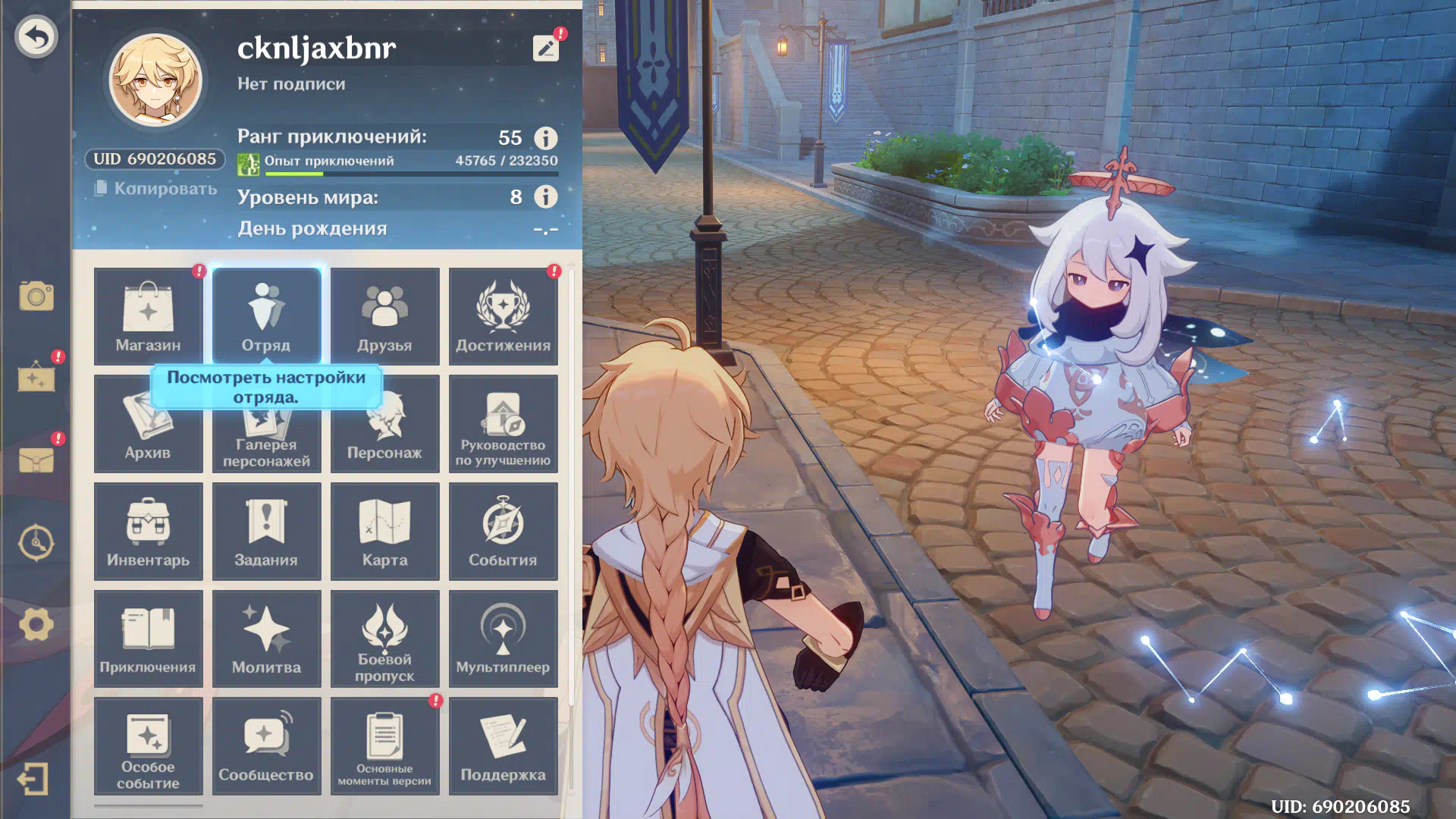
Task: Open the Инвентарь inventory
Action: pyautogui.click(x=148, y=532)
